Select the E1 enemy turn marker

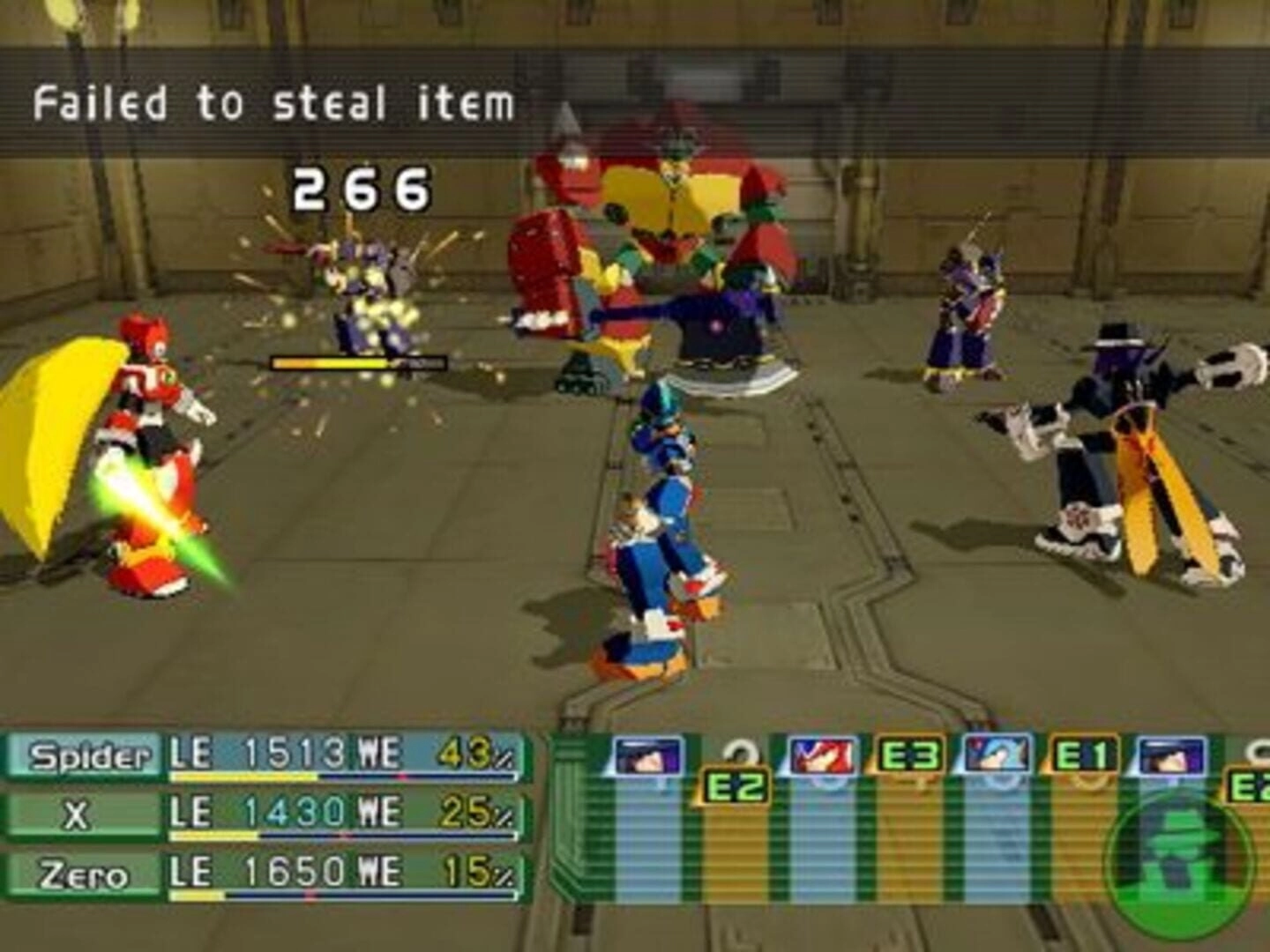(x=1083, y=756)
